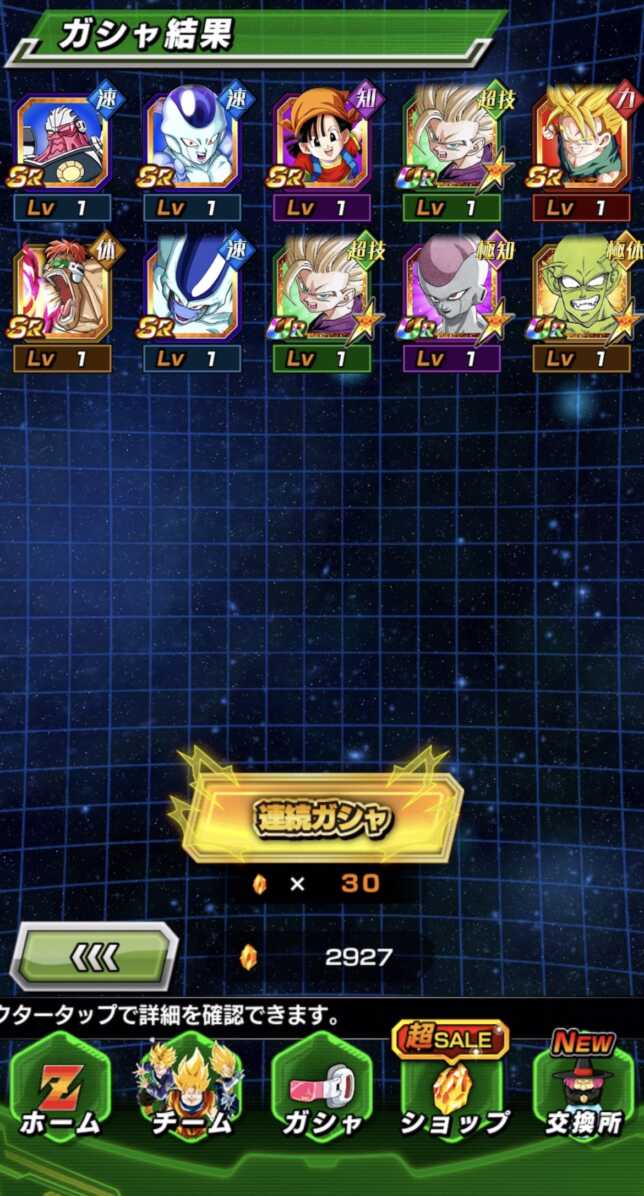
Task: Select the Pan SR card
Action: click(320, 143)
